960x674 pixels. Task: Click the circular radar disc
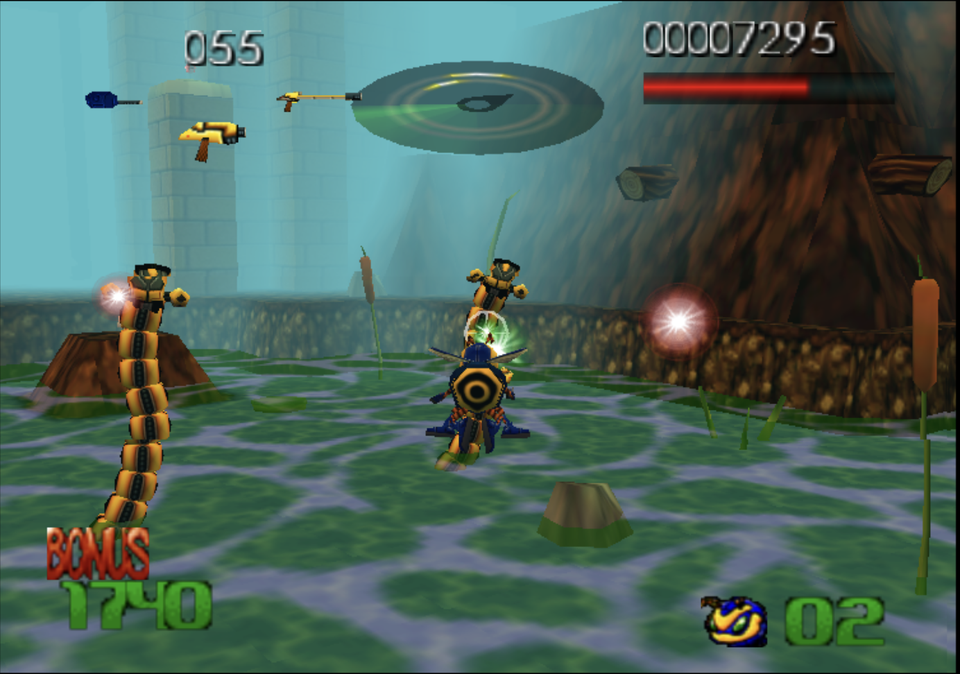coord(478,106)
